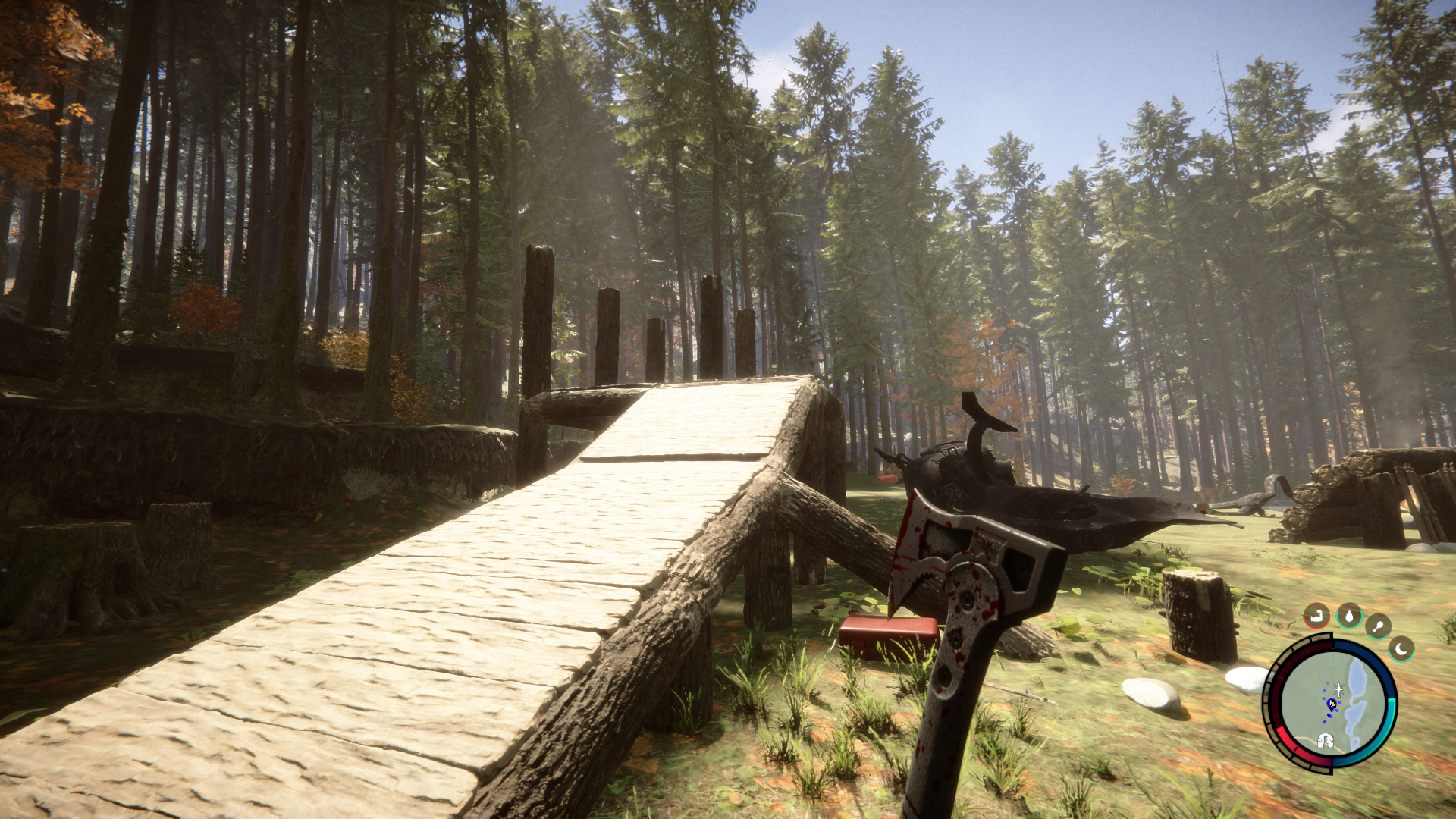Select the cave entrance marker on minimap
1456x819 pixels.
(1326, 741)
